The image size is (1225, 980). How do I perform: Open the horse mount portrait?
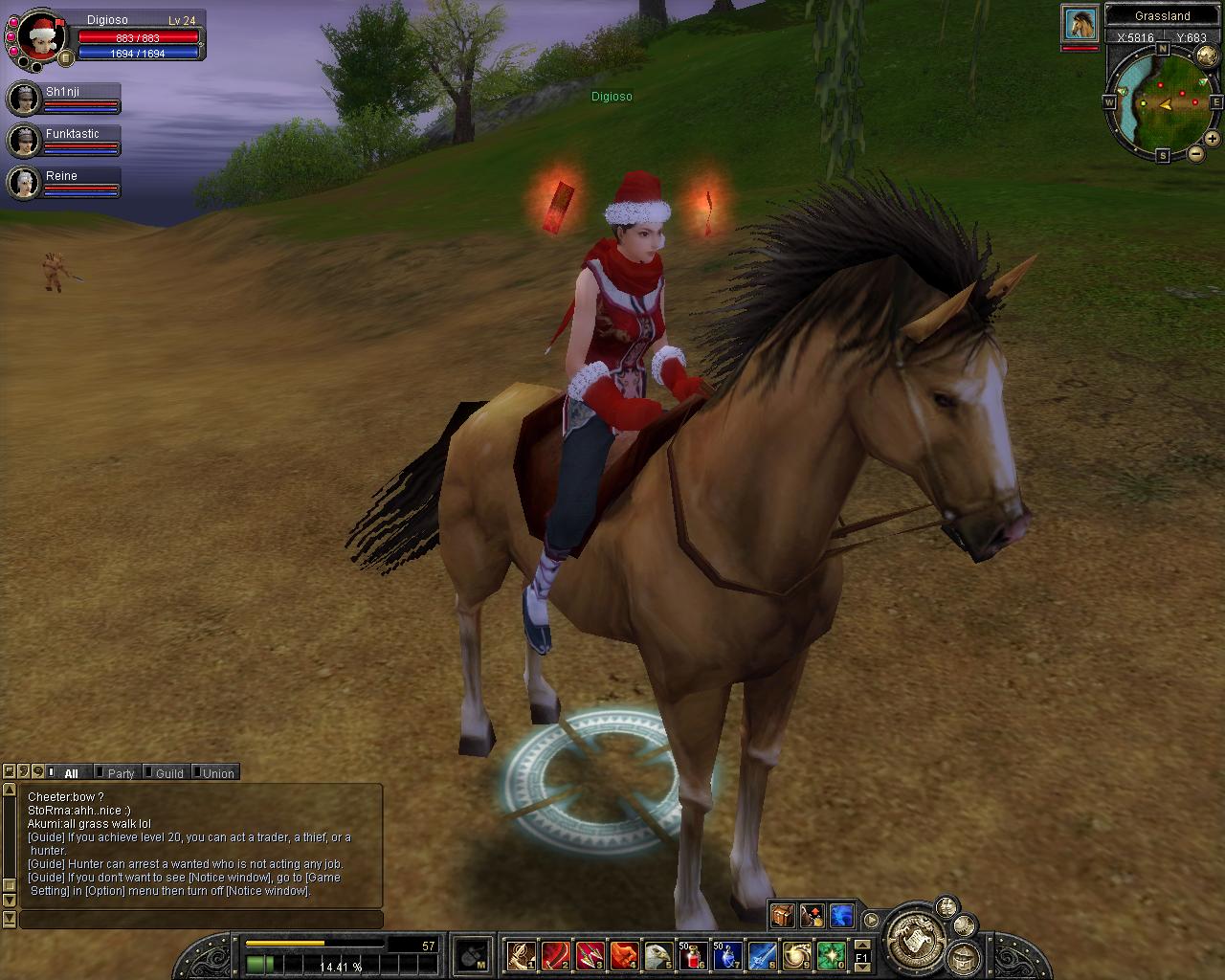coord(1080,24)
